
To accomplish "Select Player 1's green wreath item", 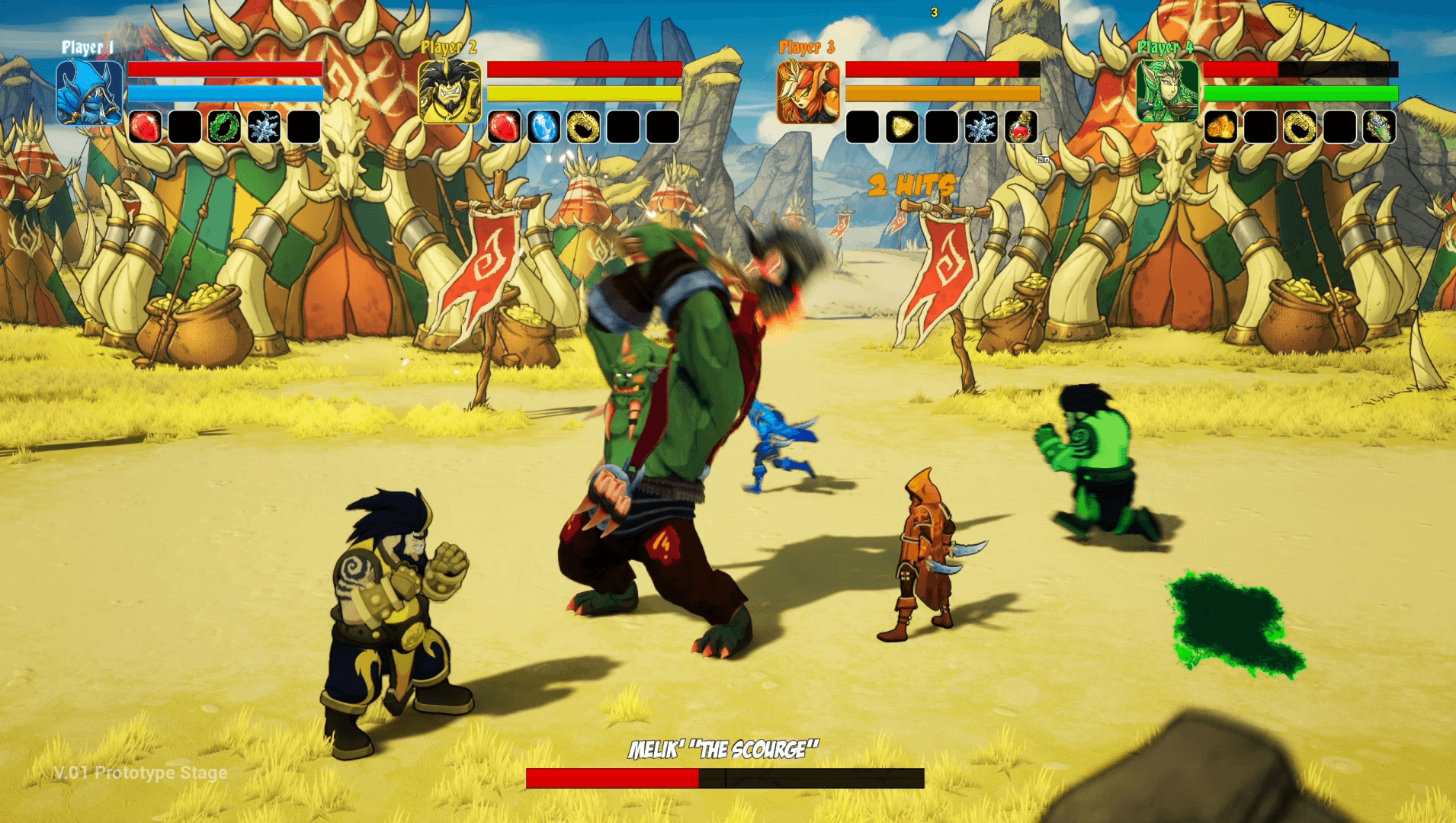I will coord(224,127).
